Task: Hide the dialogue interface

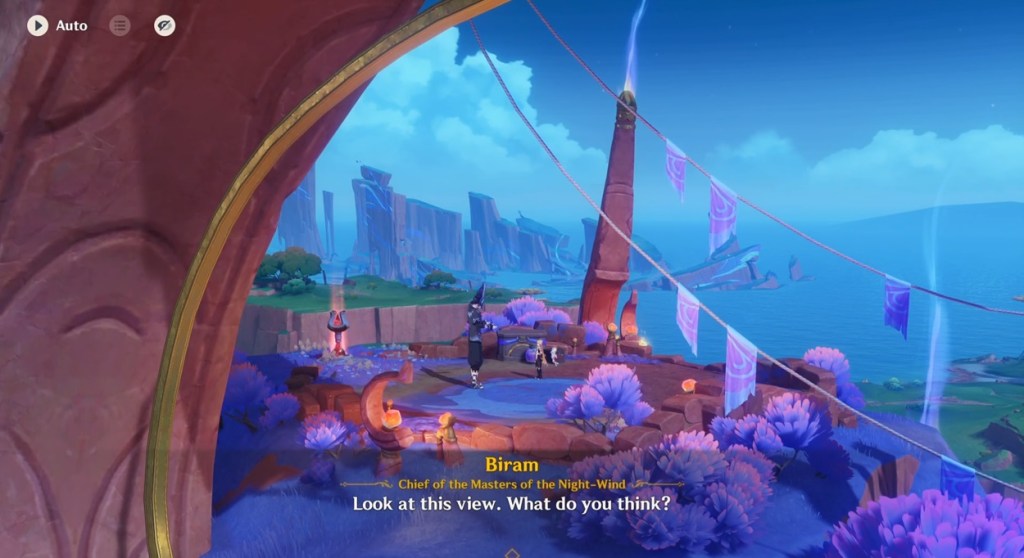Action: pos(165,26)
